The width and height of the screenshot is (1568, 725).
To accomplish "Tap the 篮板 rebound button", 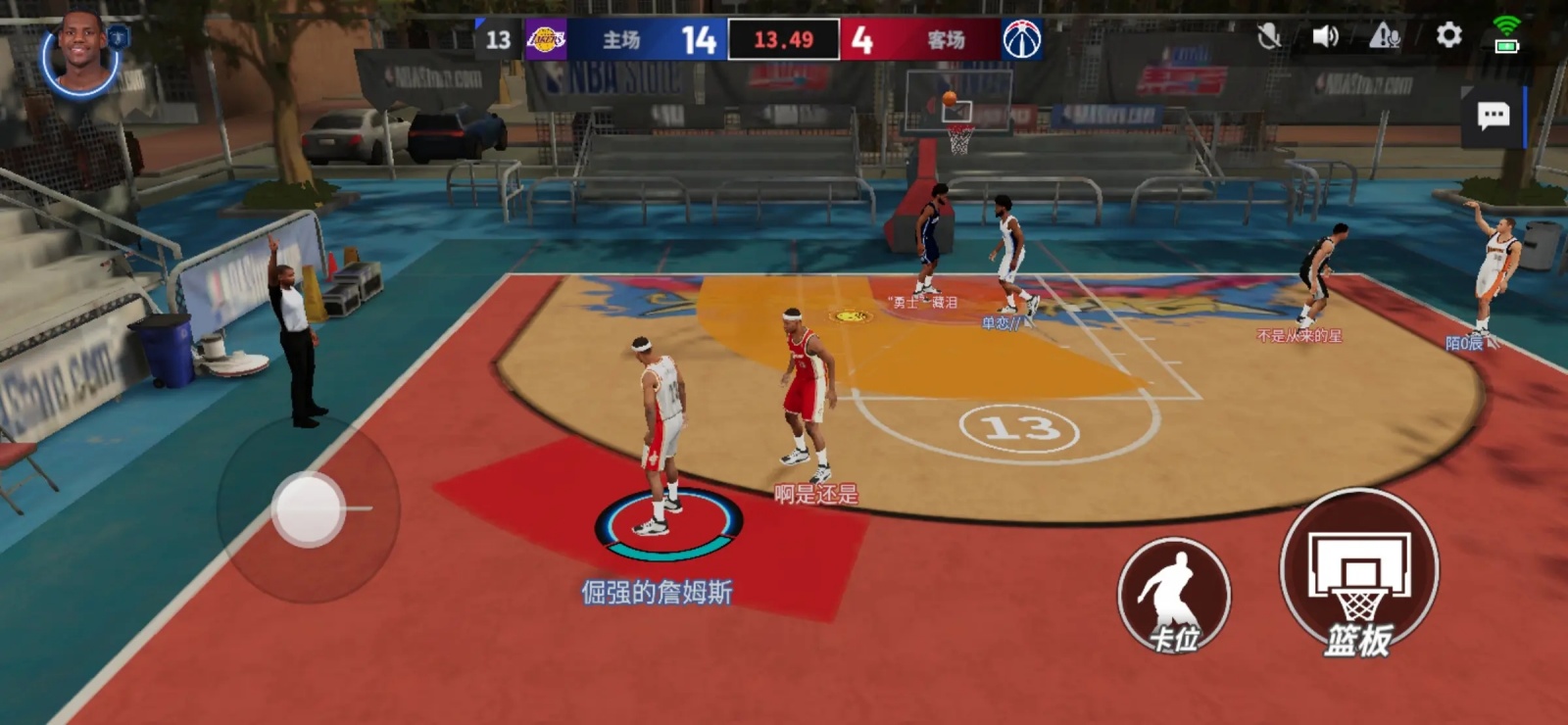I will pos(1359,574).
